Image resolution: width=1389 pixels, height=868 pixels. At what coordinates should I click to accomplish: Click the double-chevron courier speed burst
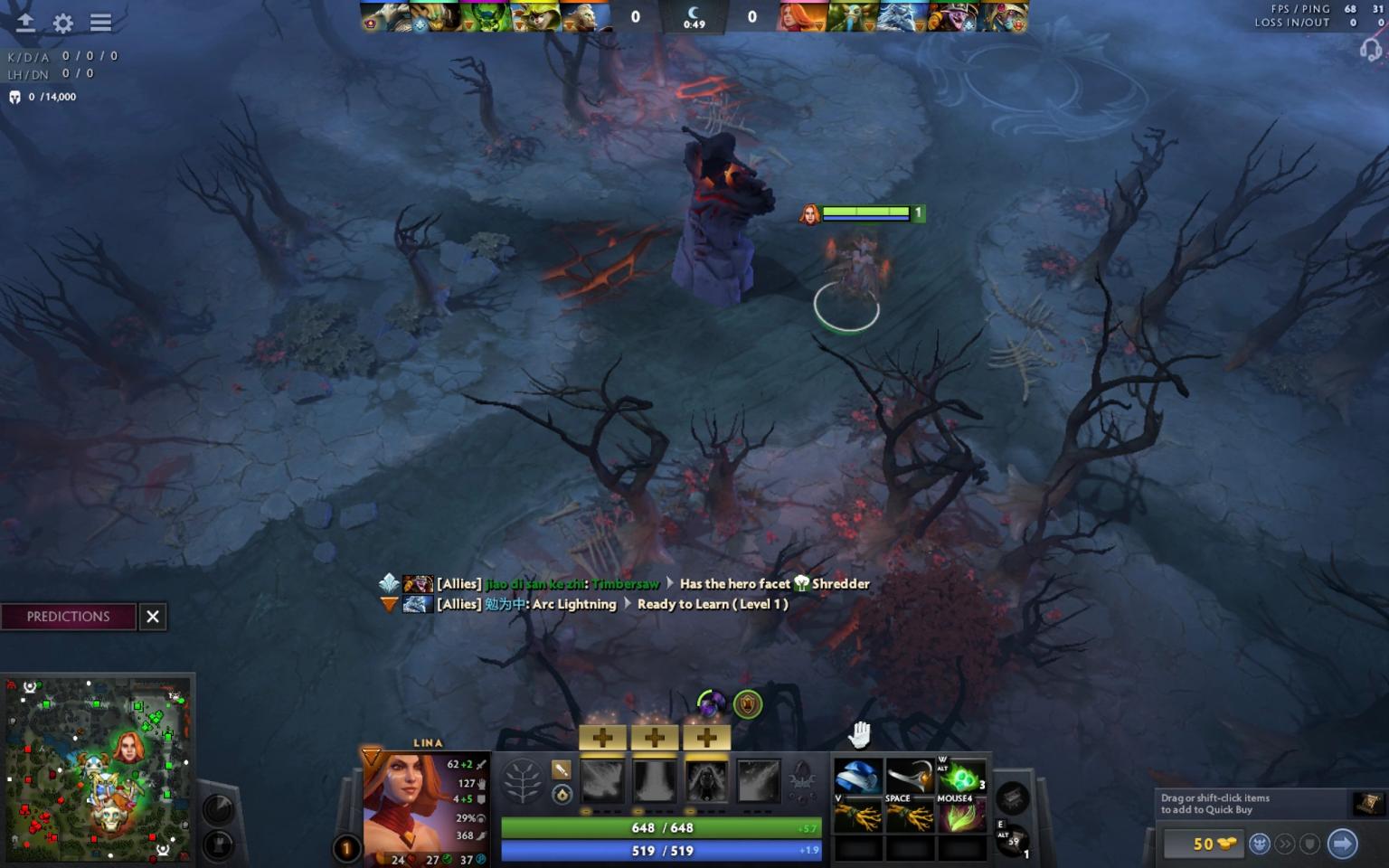point(1285,844)
